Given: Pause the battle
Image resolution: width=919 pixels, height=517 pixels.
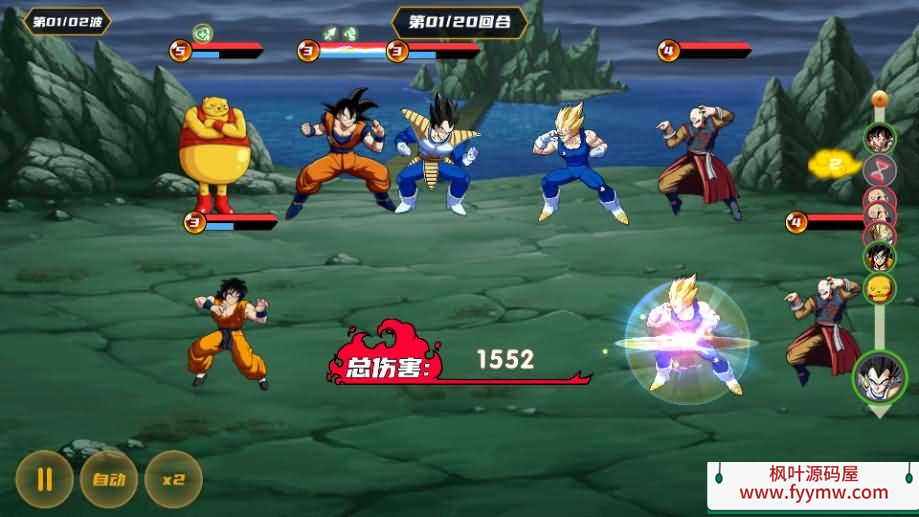Looking at the screenshot, I should (44, 478).
